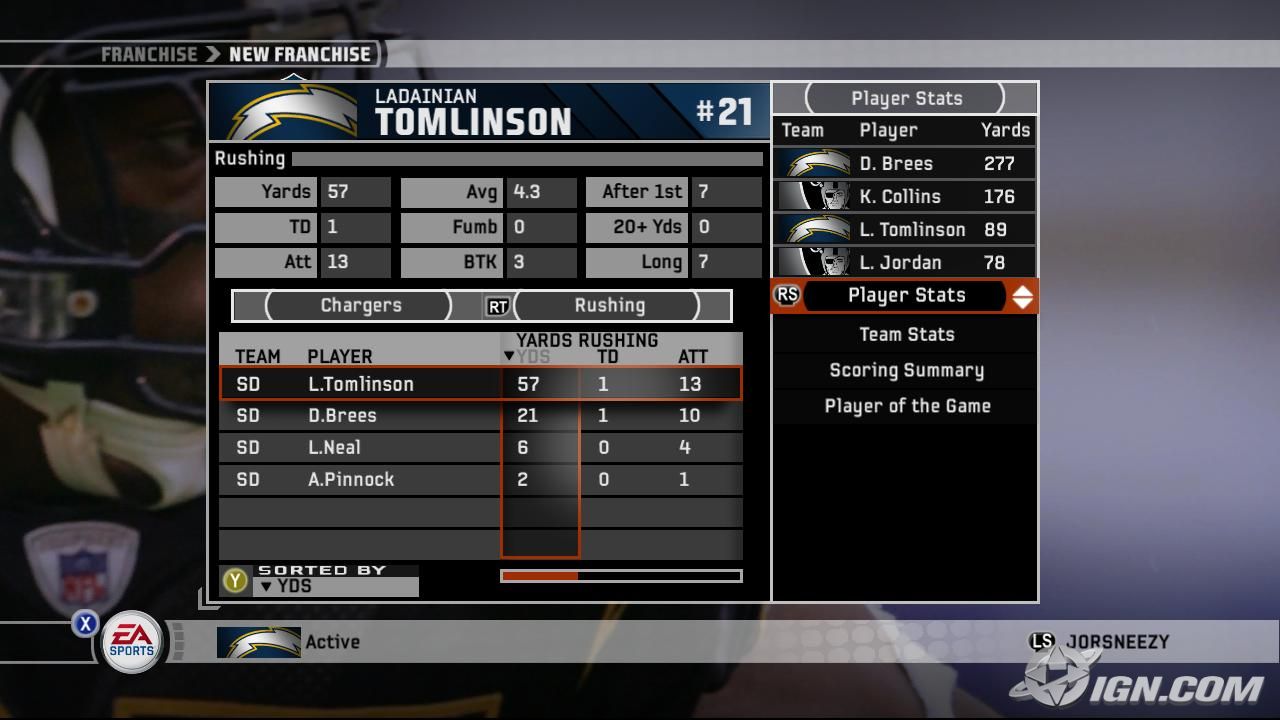Select the JORSNEEZY gamer profile
1280x720 pixels.
coord(1116,642)
